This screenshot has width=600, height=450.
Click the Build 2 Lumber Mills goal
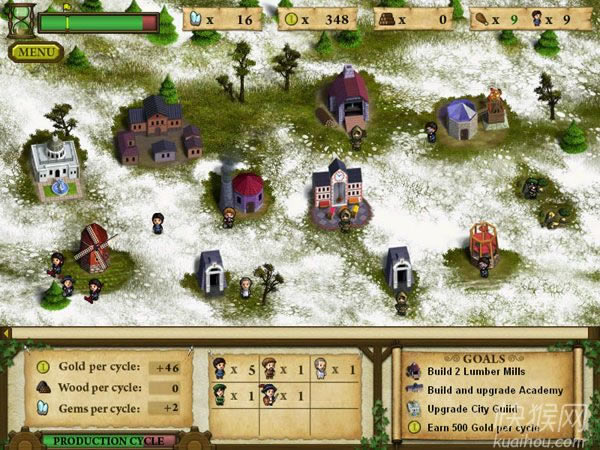click(479, 372)
